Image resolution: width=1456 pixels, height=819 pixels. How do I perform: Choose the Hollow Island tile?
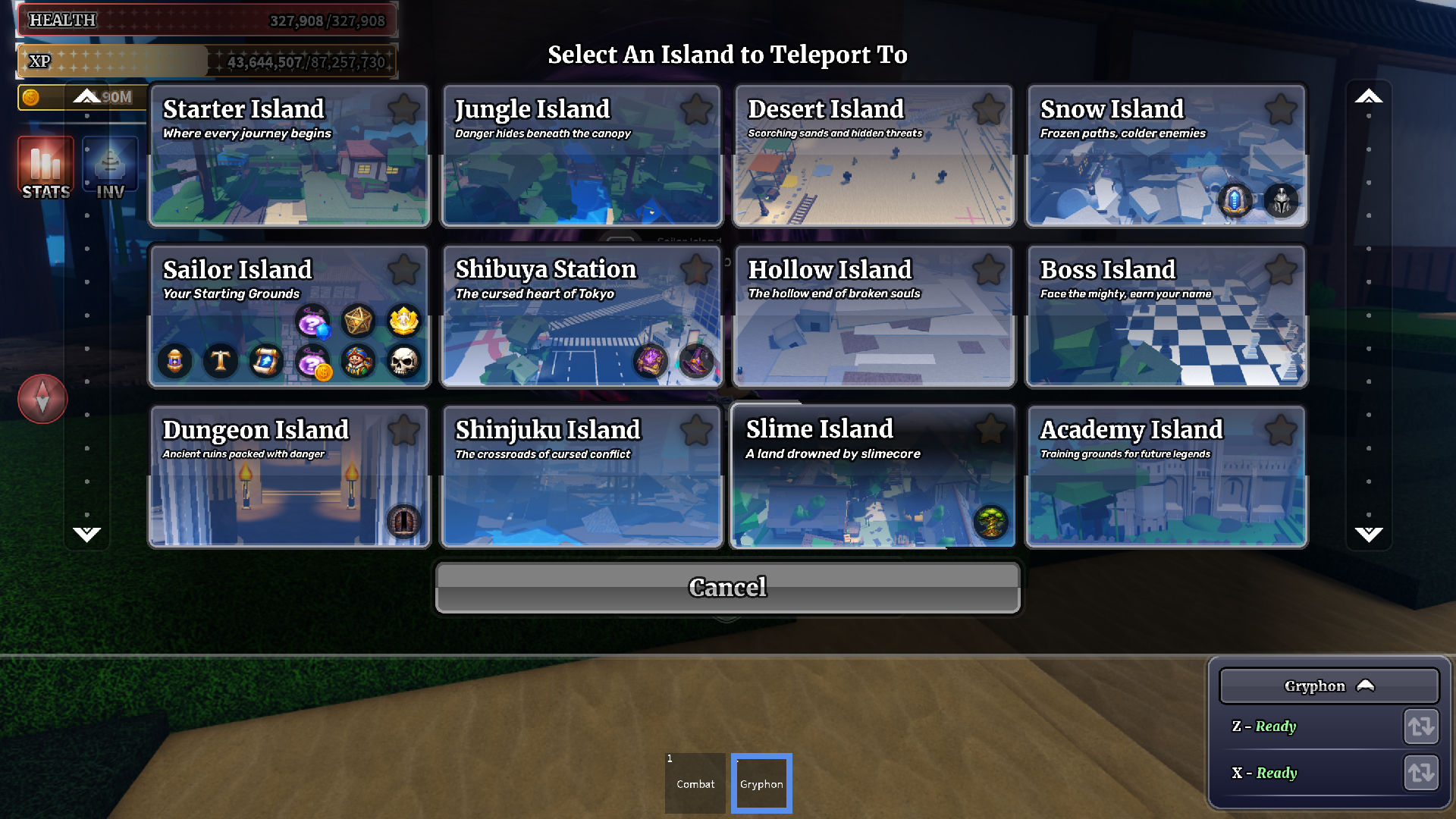[x=874, y=334]
